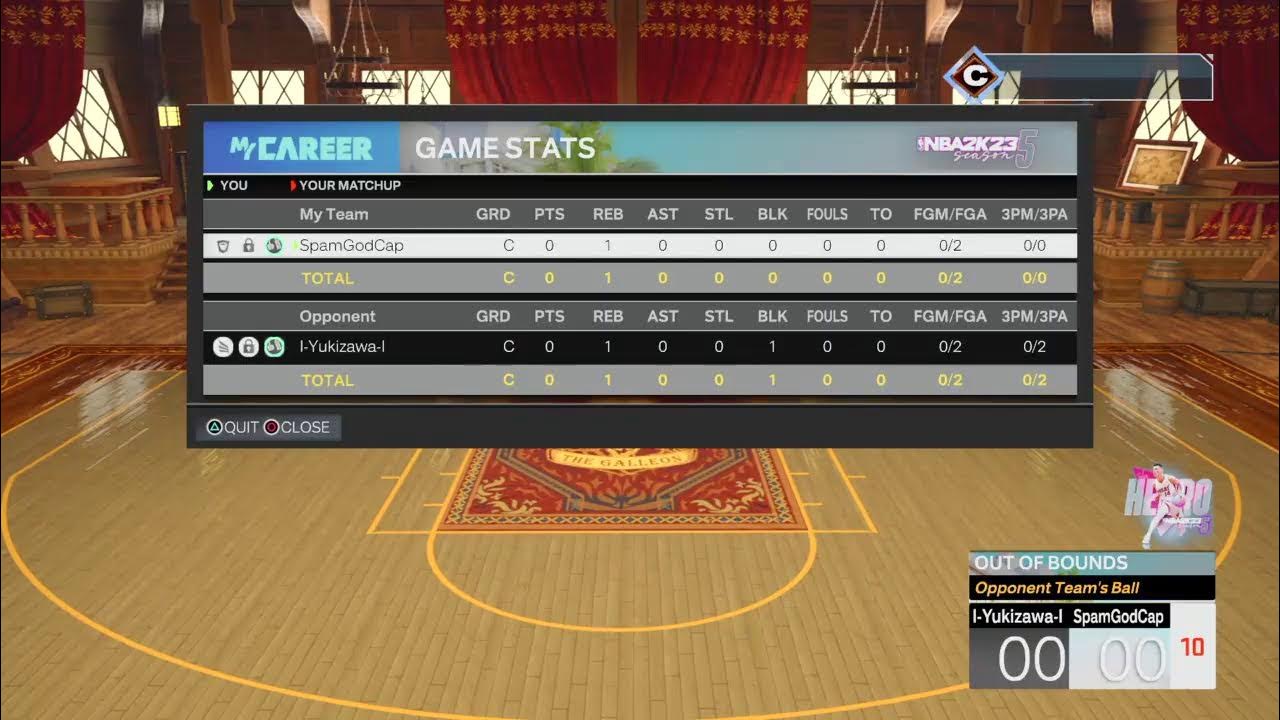Click the lock icon next to I-Yukizawa-I
This screenshot has width=1280, height=720.
(248, 347)
